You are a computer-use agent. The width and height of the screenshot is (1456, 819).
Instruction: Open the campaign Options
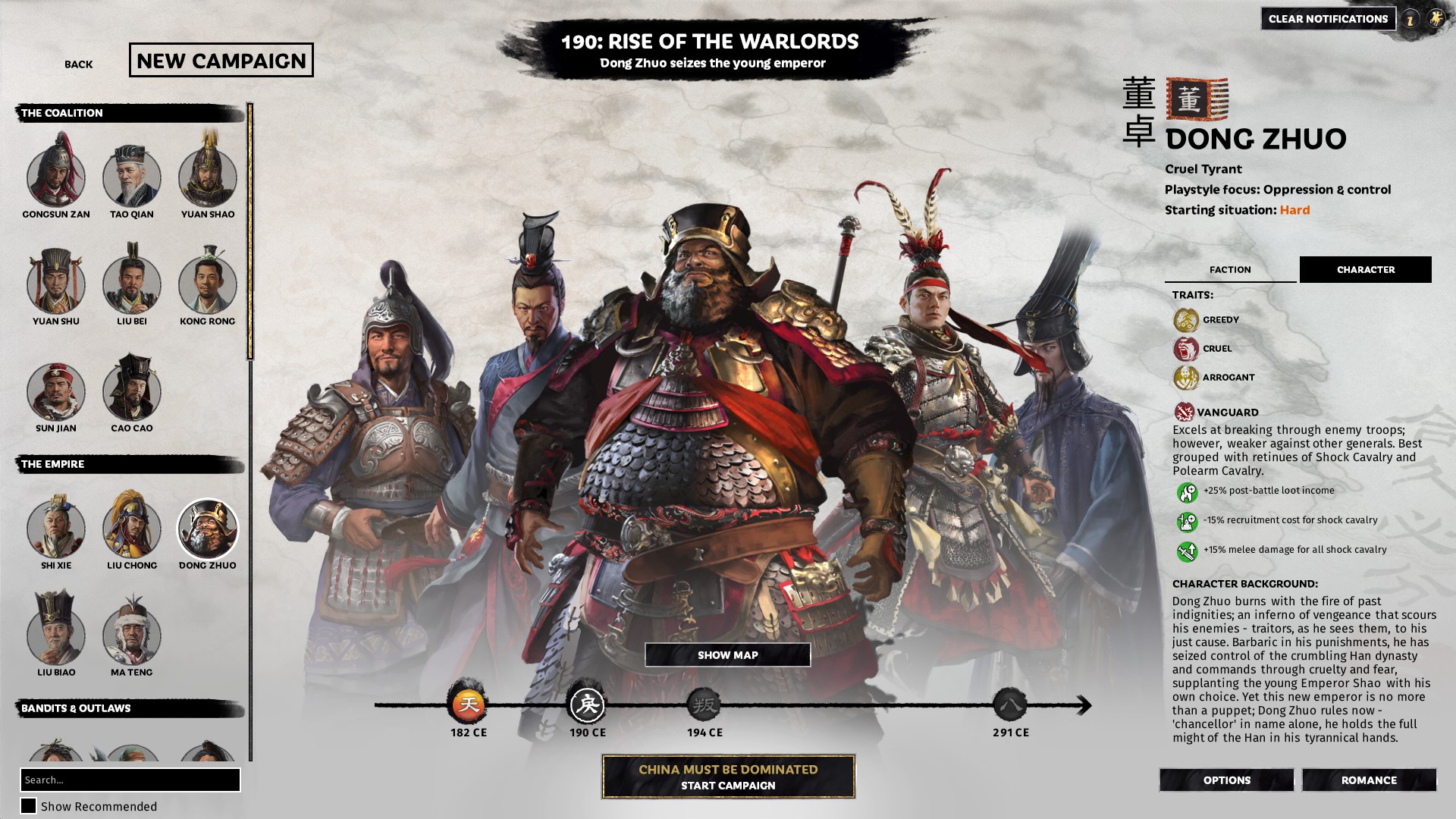(1226, 780)
